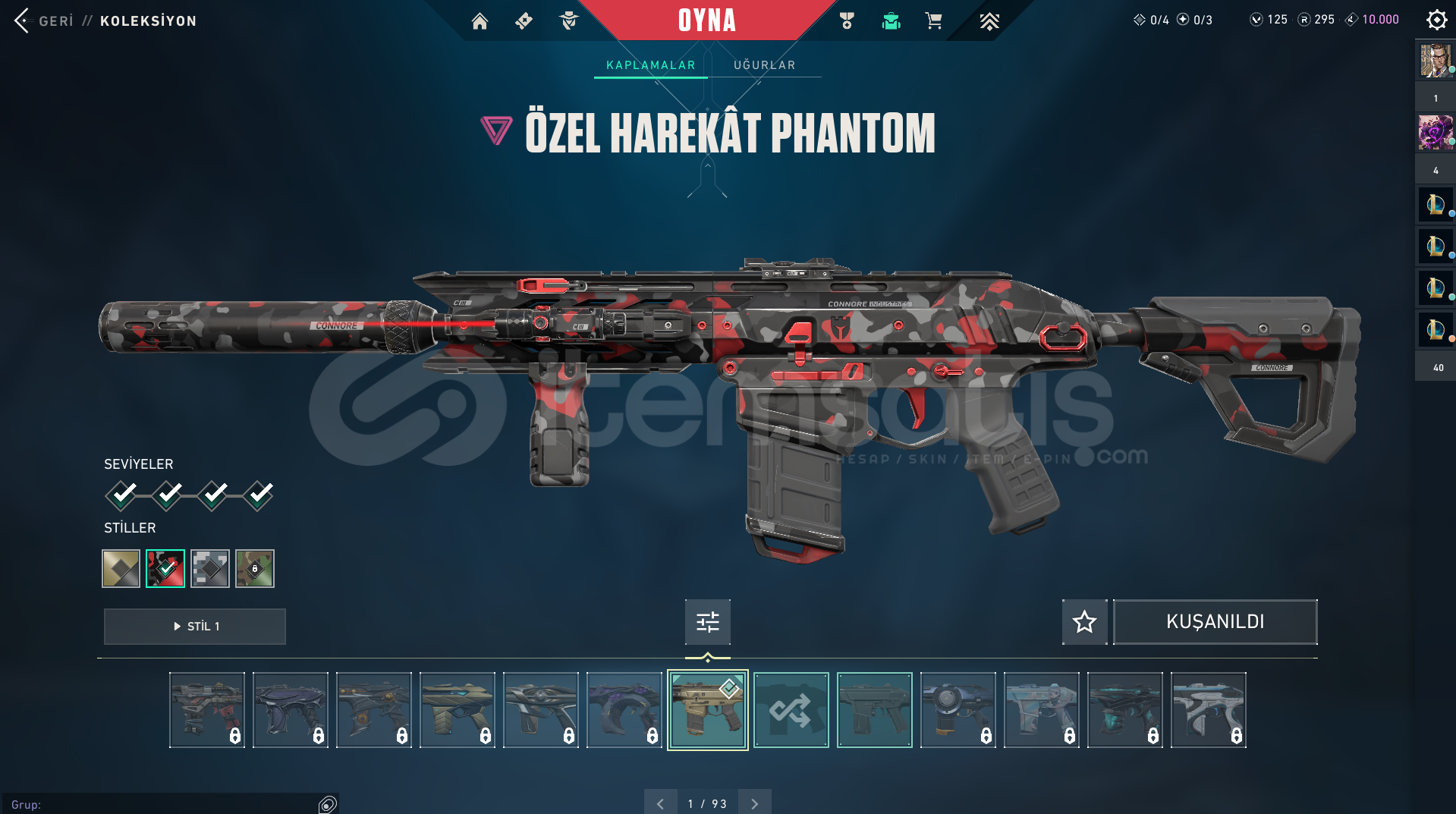
Task: Click the back arrow beside GERİ
Action: click(x=21, y=20)
